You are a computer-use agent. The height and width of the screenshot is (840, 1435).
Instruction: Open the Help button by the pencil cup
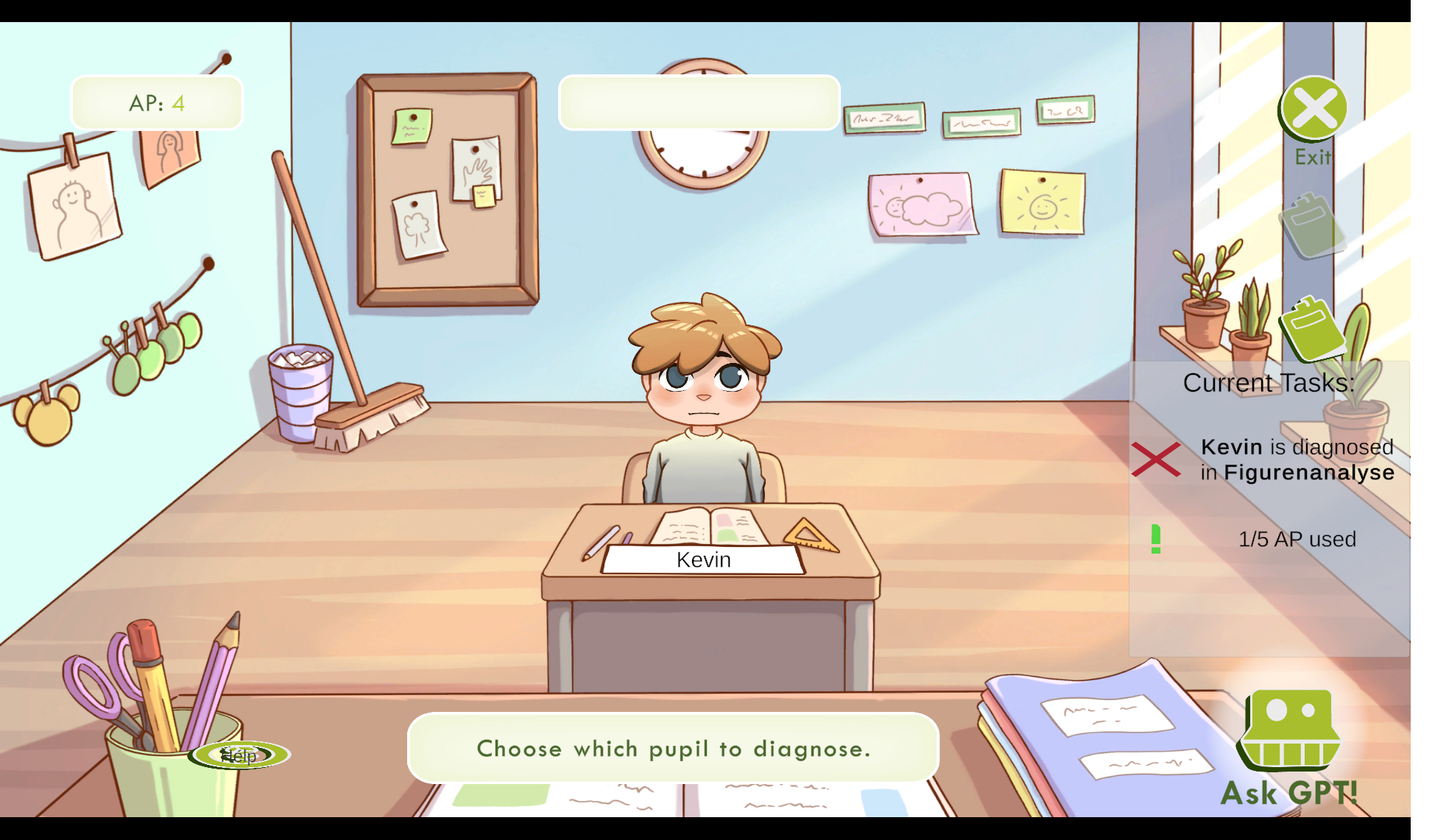click(239, 755)
